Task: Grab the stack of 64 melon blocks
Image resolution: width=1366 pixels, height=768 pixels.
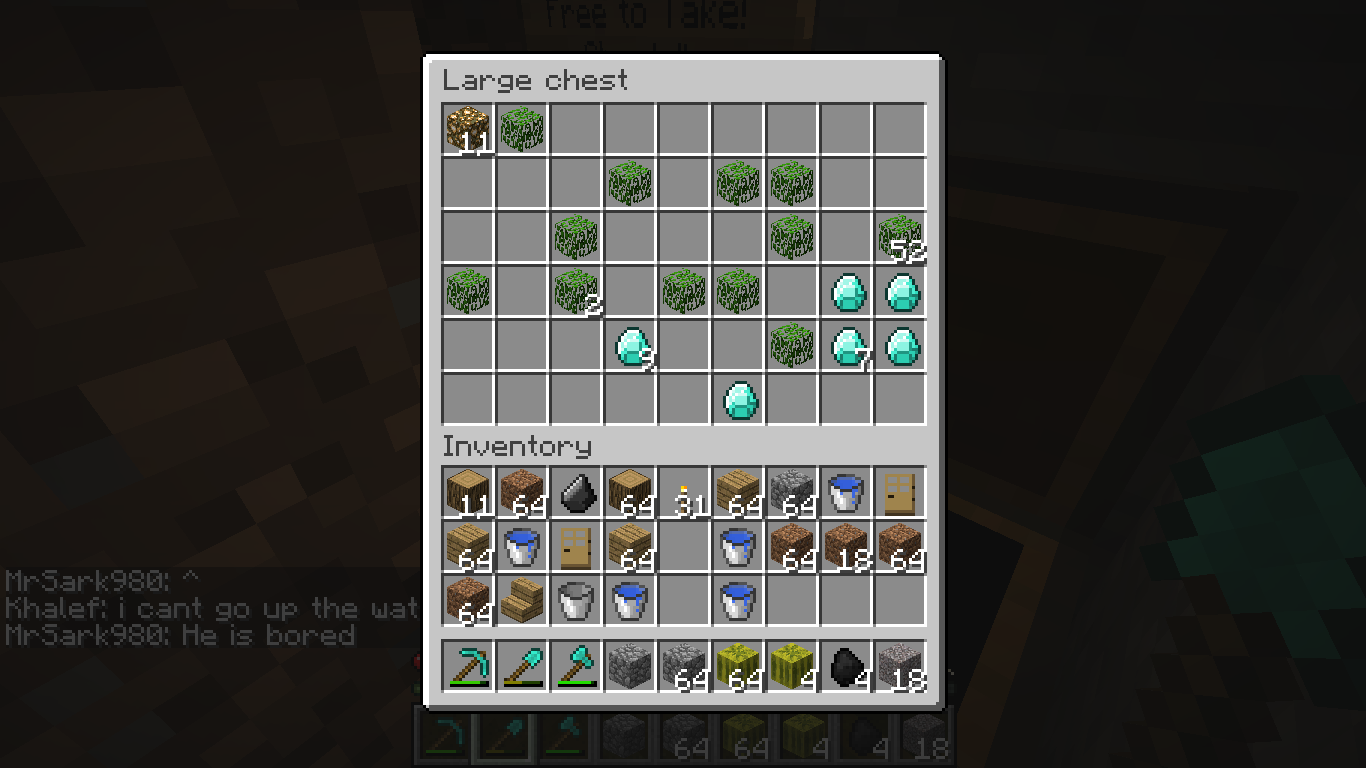Action: coord(737,667)
